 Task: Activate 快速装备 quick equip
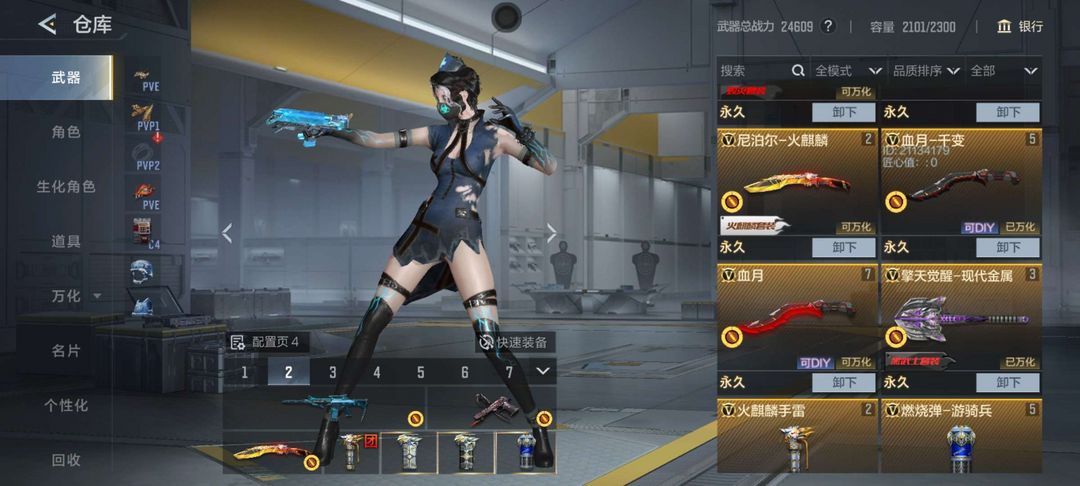[x=515, y=342]
